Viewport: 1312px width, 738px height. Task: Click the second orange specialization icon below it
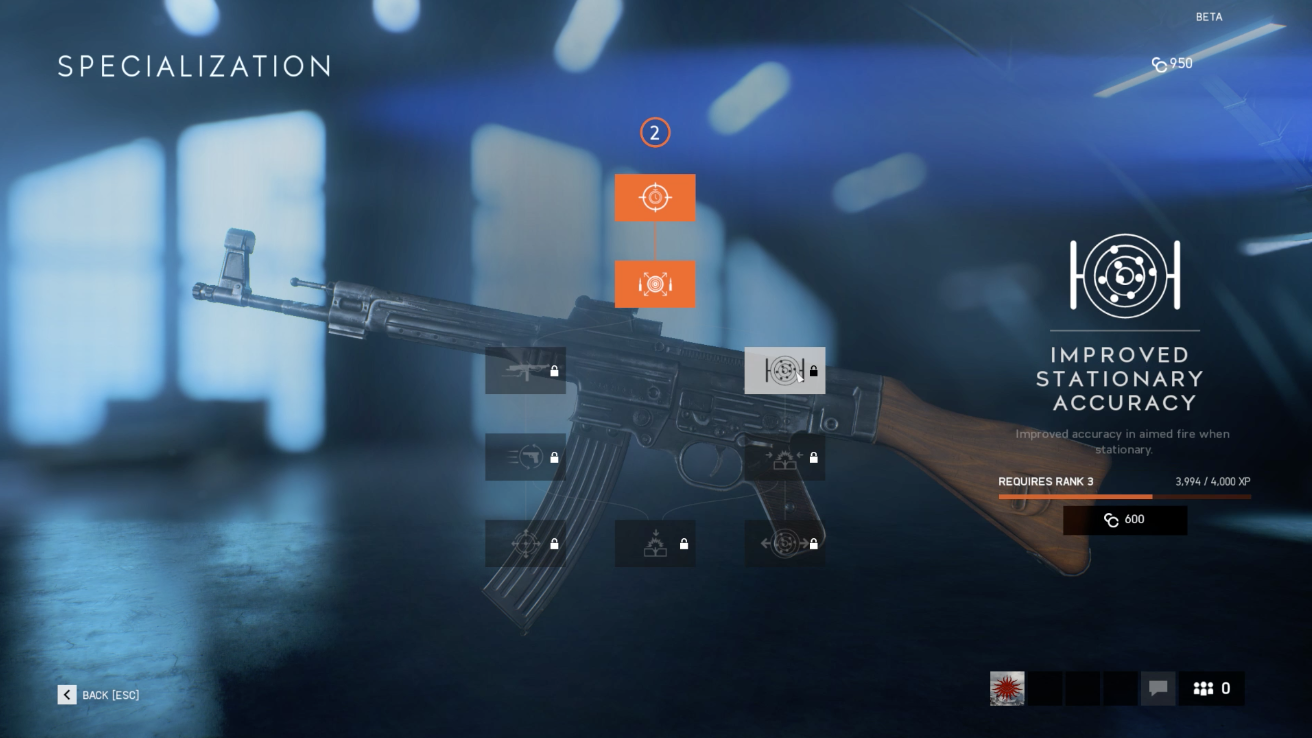point(655,284)
